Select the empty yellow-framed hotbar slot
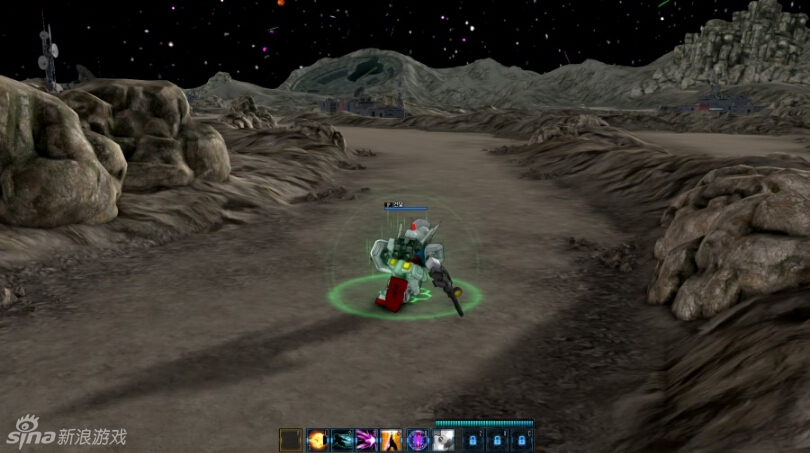Screen dimensions: 810x453 pos(291,440)
